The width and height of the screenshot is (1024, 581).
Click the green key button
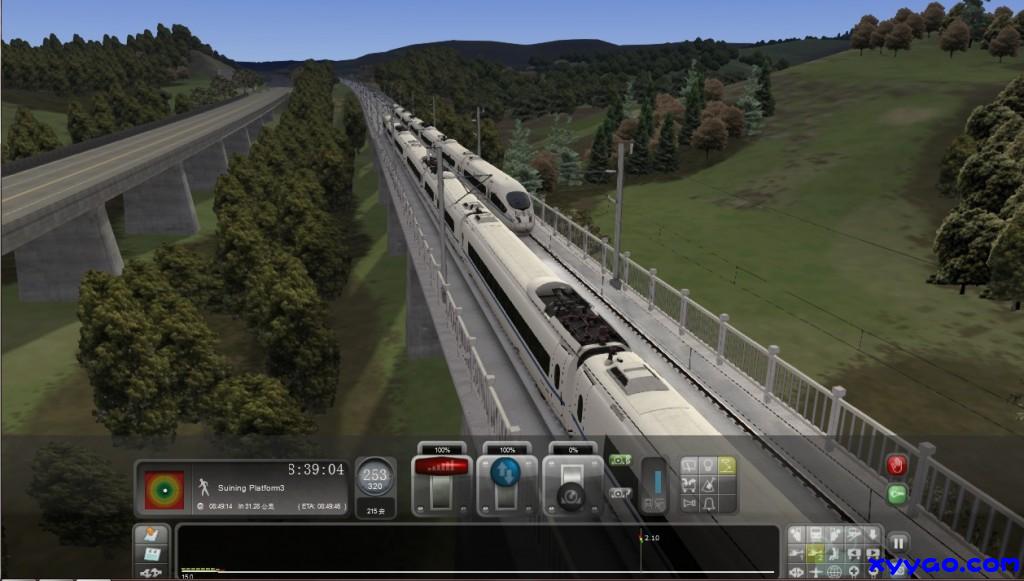tap(896, 493)
